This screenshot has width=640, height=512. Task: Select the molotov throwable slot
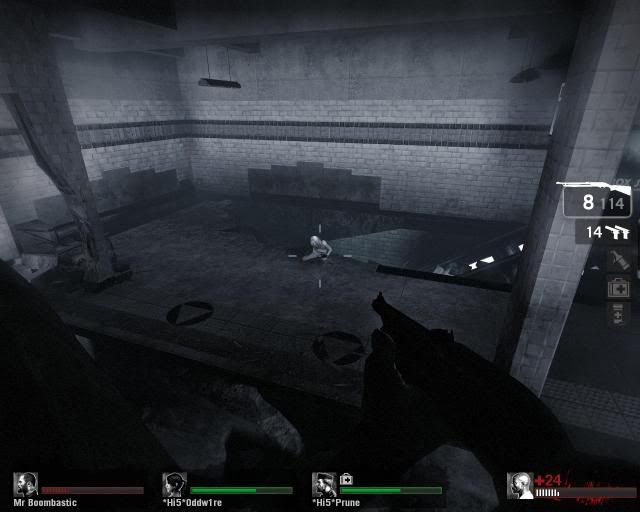619,261
